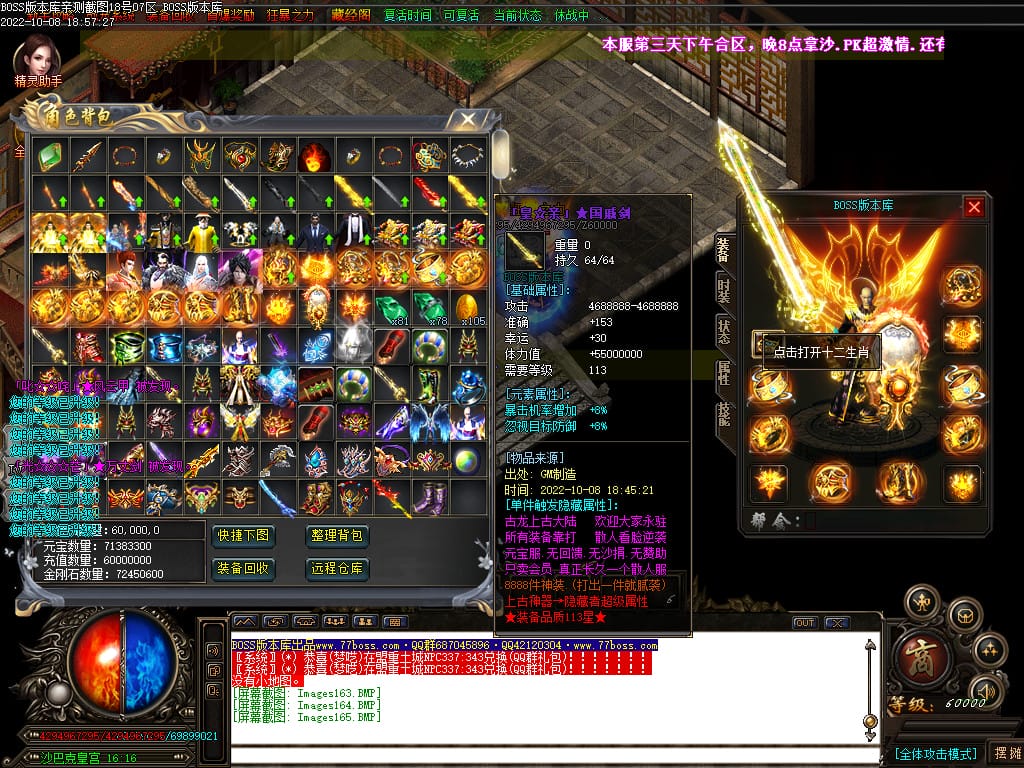
Task: Open 装备回收 equipment recycling
Action: pos(243,568)
